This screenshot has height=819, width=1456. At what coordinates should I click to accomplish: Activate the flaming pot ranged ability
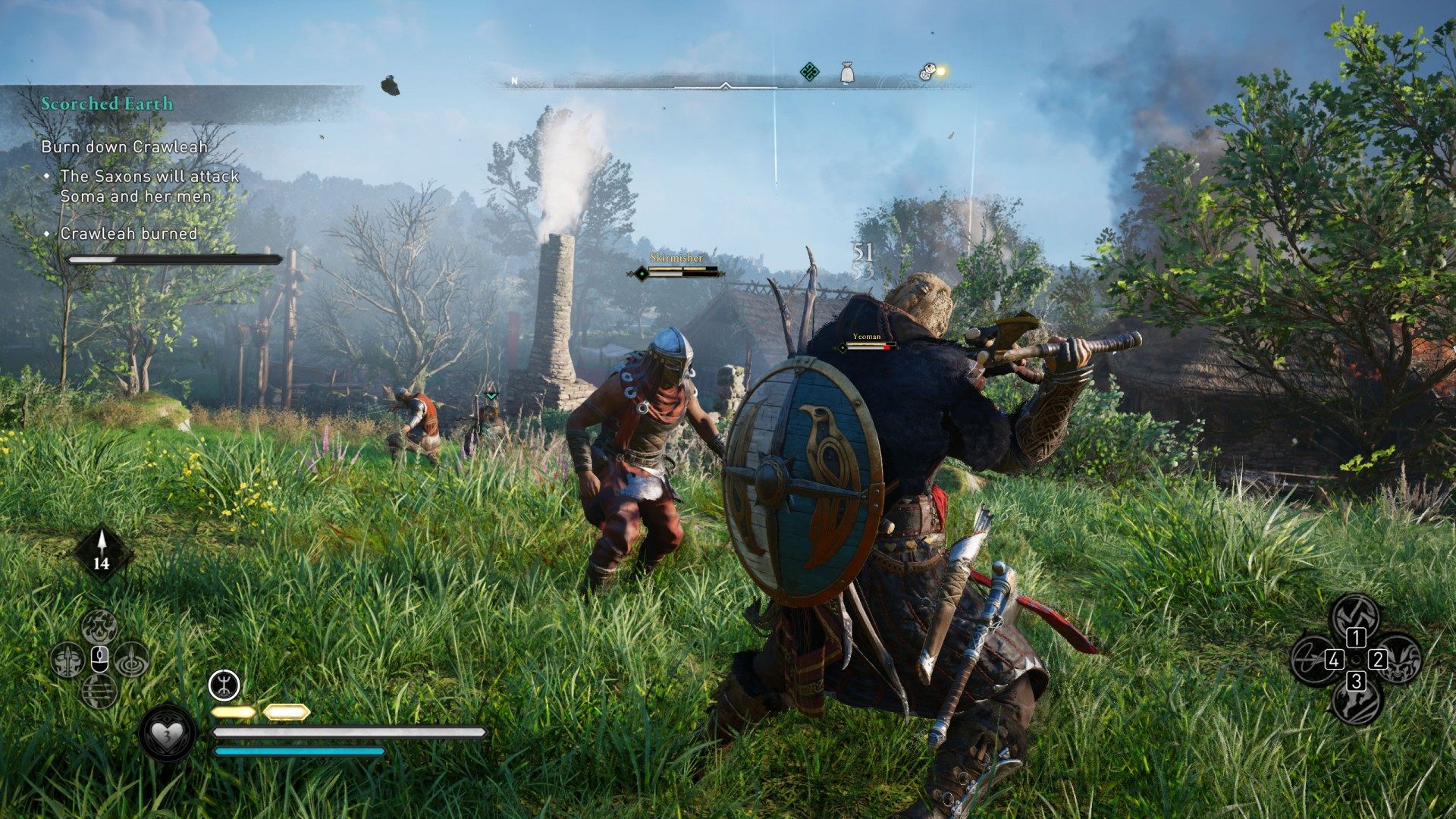(99, 626)
